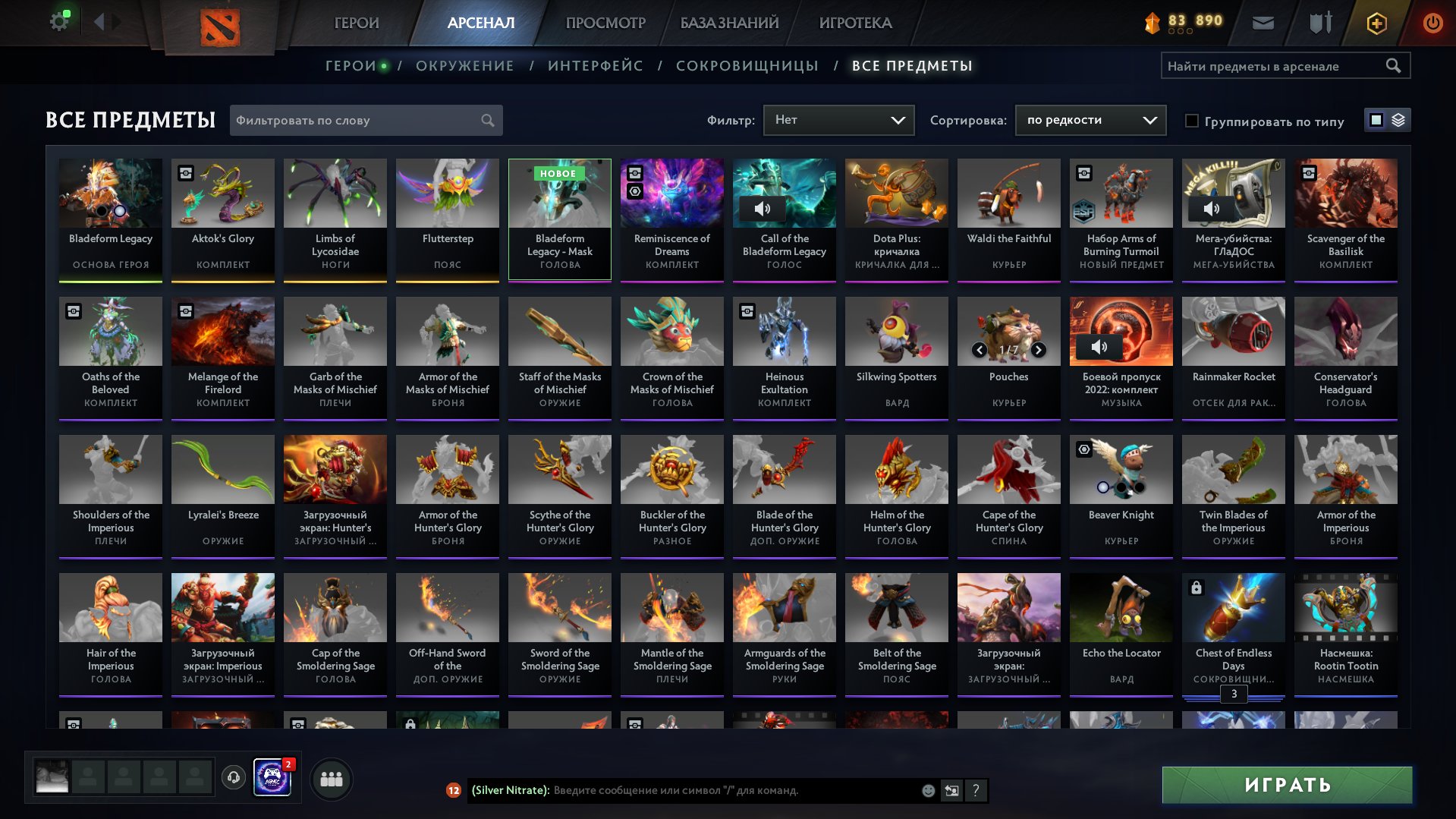Play the Мега-убийства ГлаДОС sound preview
The height and width of the screenshot is (819, 1456).
pos(1213,207)
